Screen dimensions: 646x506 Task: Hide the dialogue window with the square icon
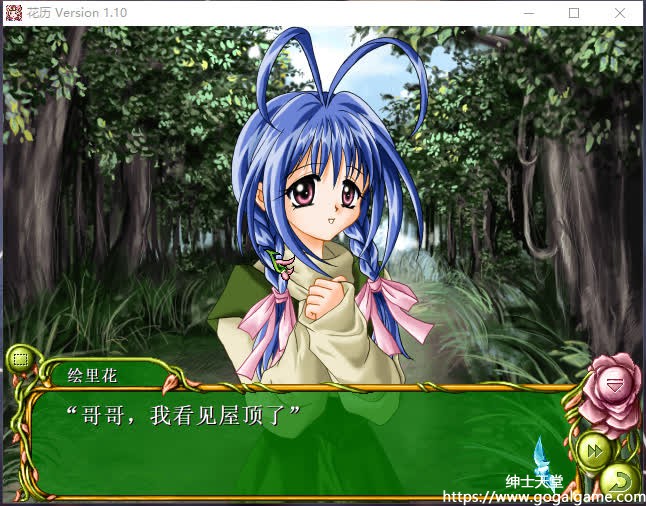click(19, 360)
